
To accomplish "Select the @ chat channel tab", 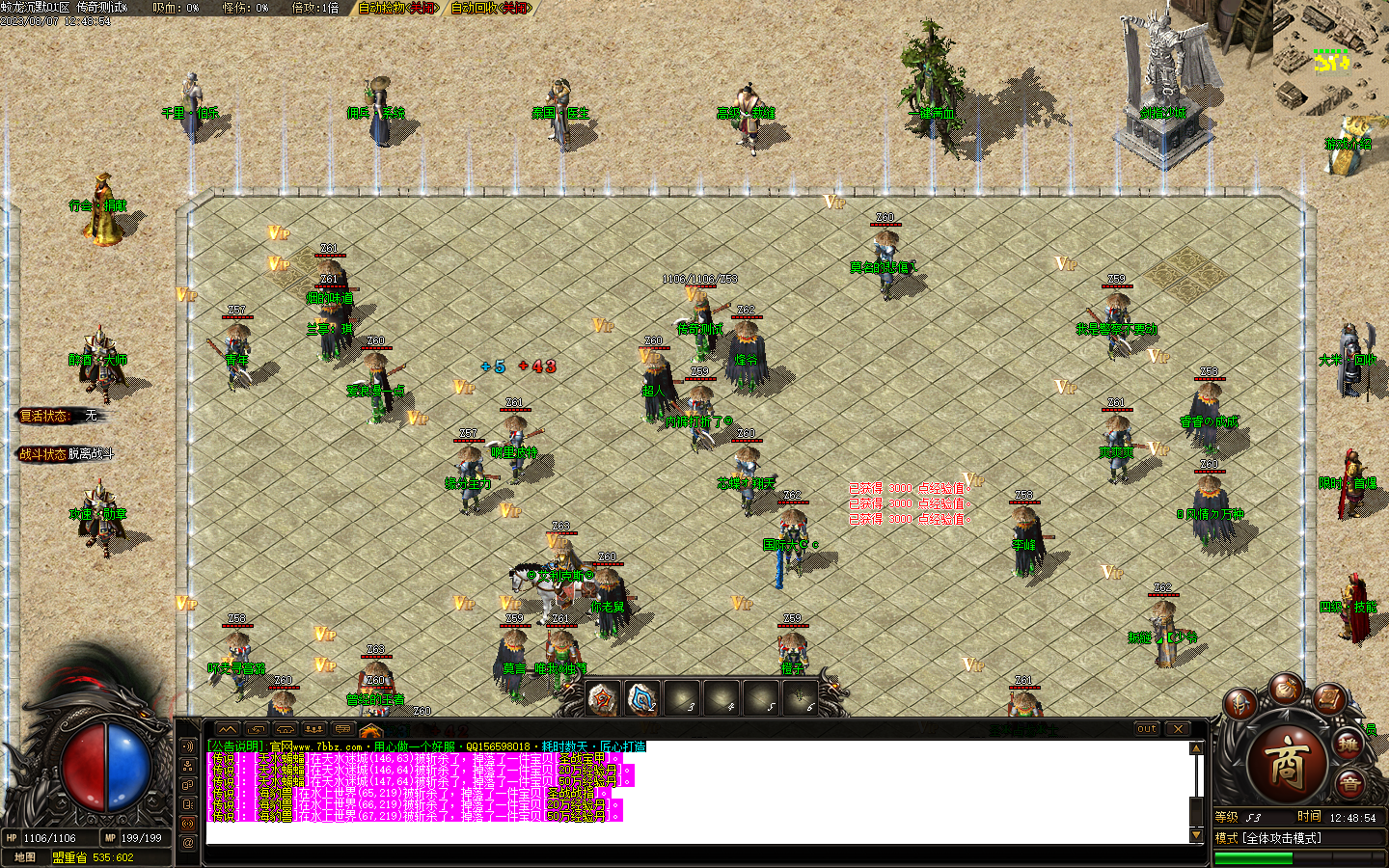I will pos(188,842).
